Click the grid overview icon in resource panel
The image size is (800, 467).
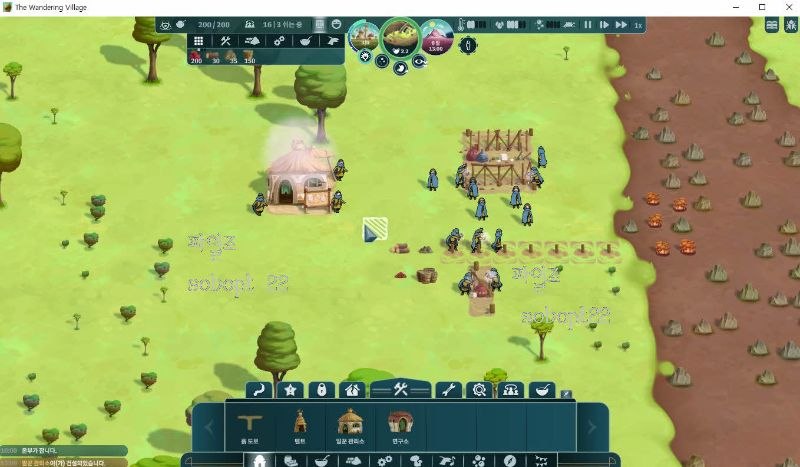coord(197,41)
